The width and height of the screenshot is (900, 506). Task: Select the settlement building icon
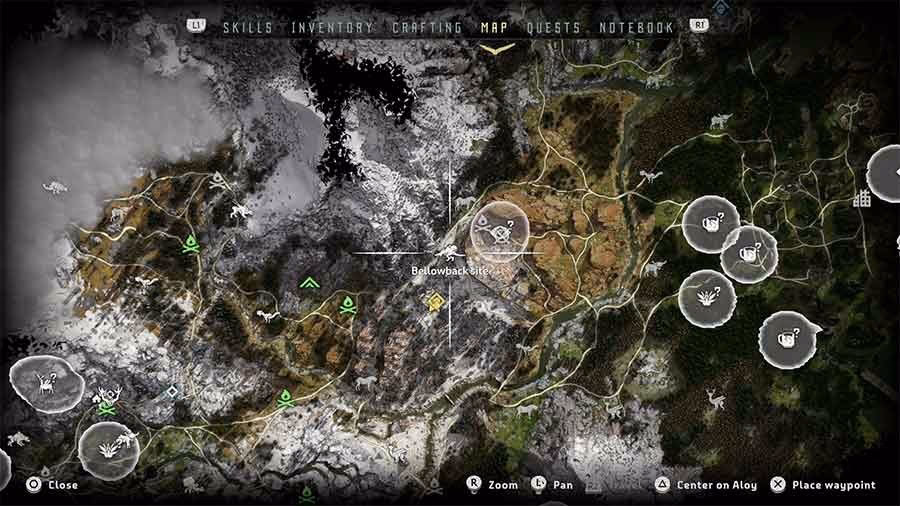861,199
